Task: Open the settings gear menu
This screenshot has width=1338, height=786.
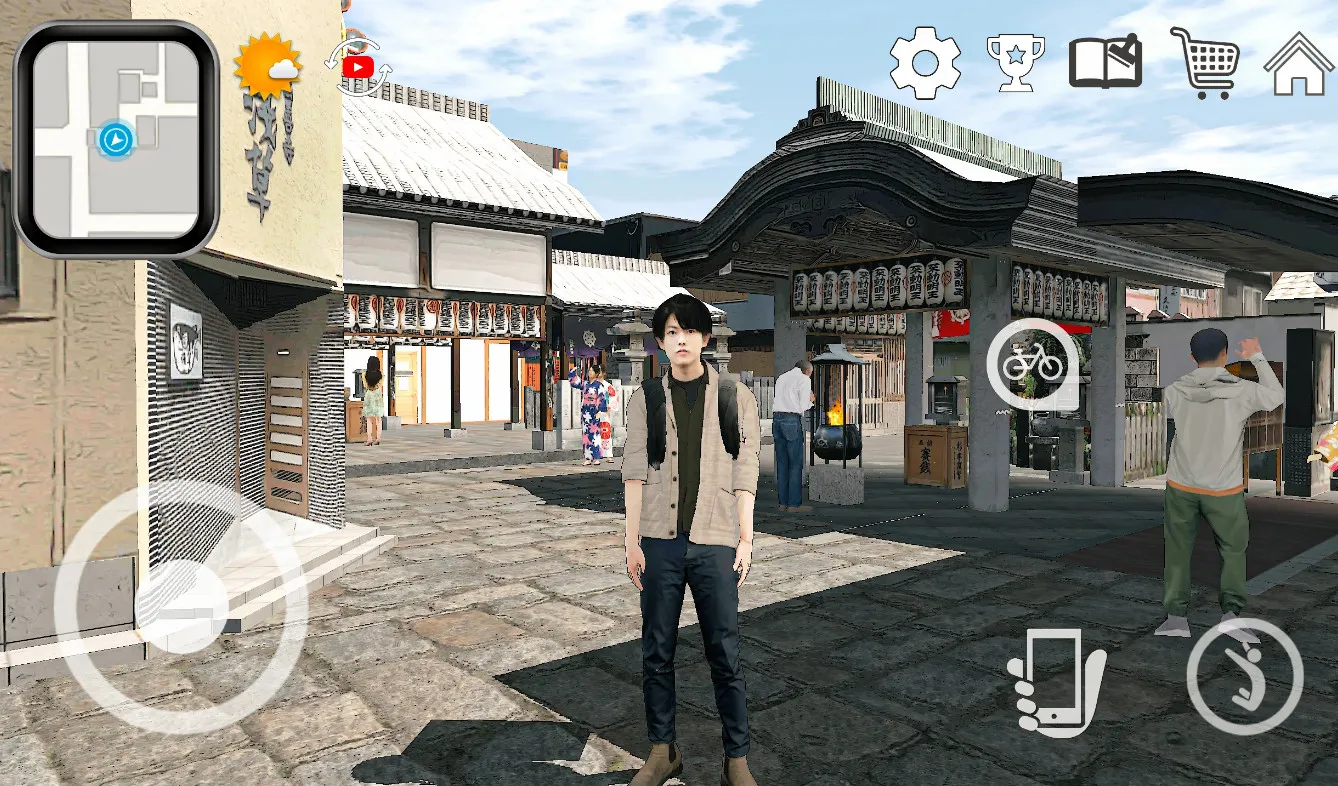Action: pyautogui.click(x=925, y=63)
